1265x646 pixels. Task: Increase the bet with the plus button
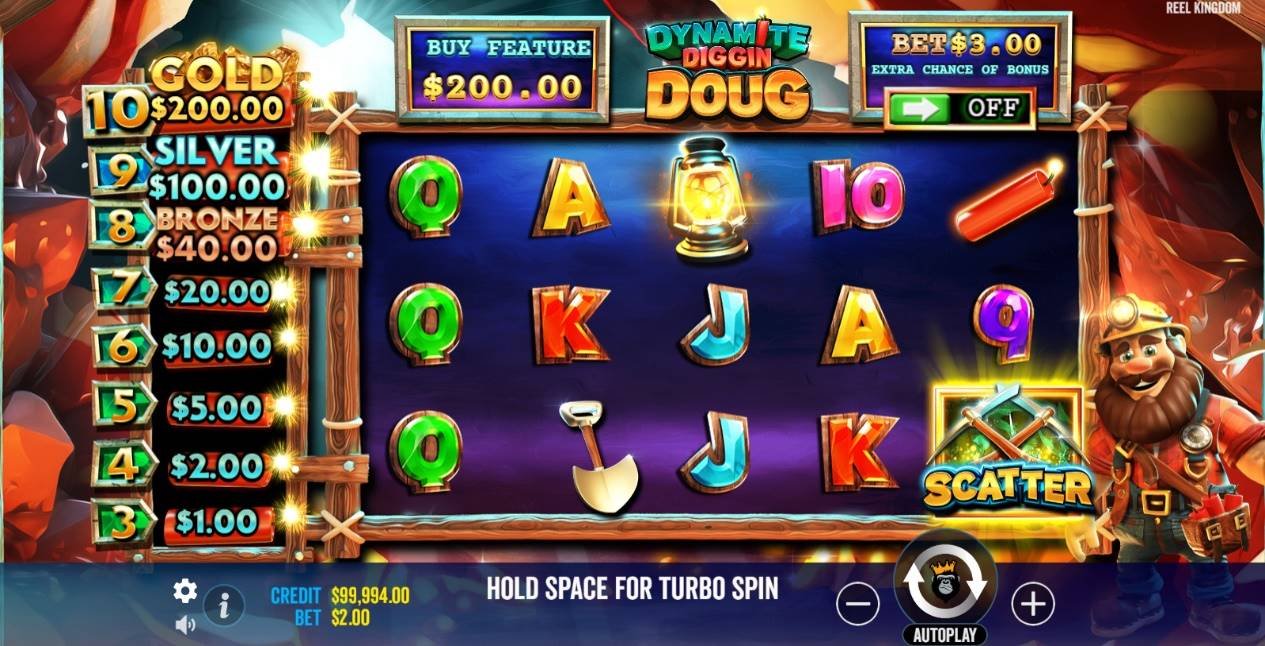click(x=1032, y=603)
